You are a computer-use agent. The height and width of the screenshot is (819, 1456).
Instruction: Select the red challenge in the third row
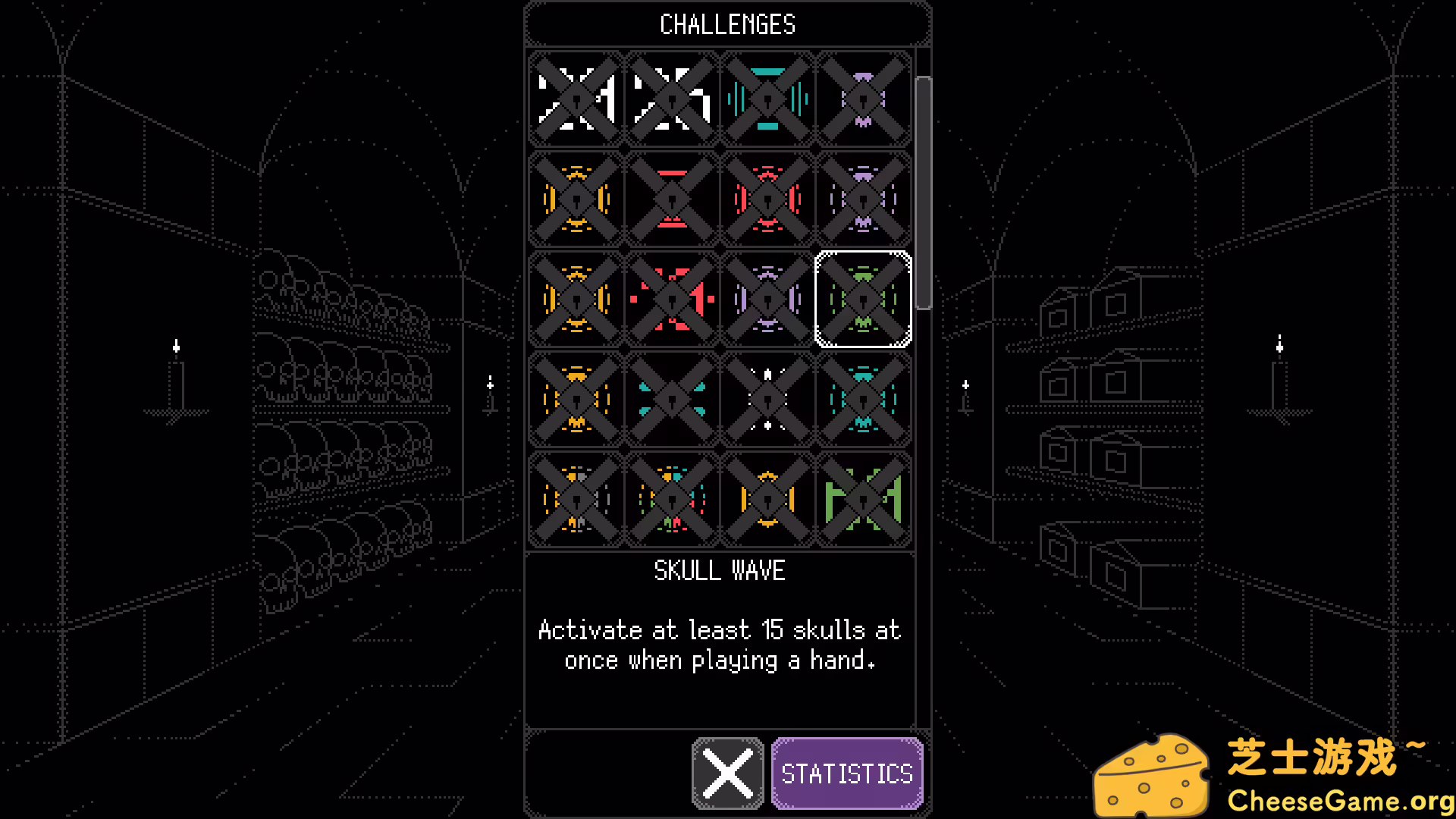pyautogui.click(x=671, y=300)
